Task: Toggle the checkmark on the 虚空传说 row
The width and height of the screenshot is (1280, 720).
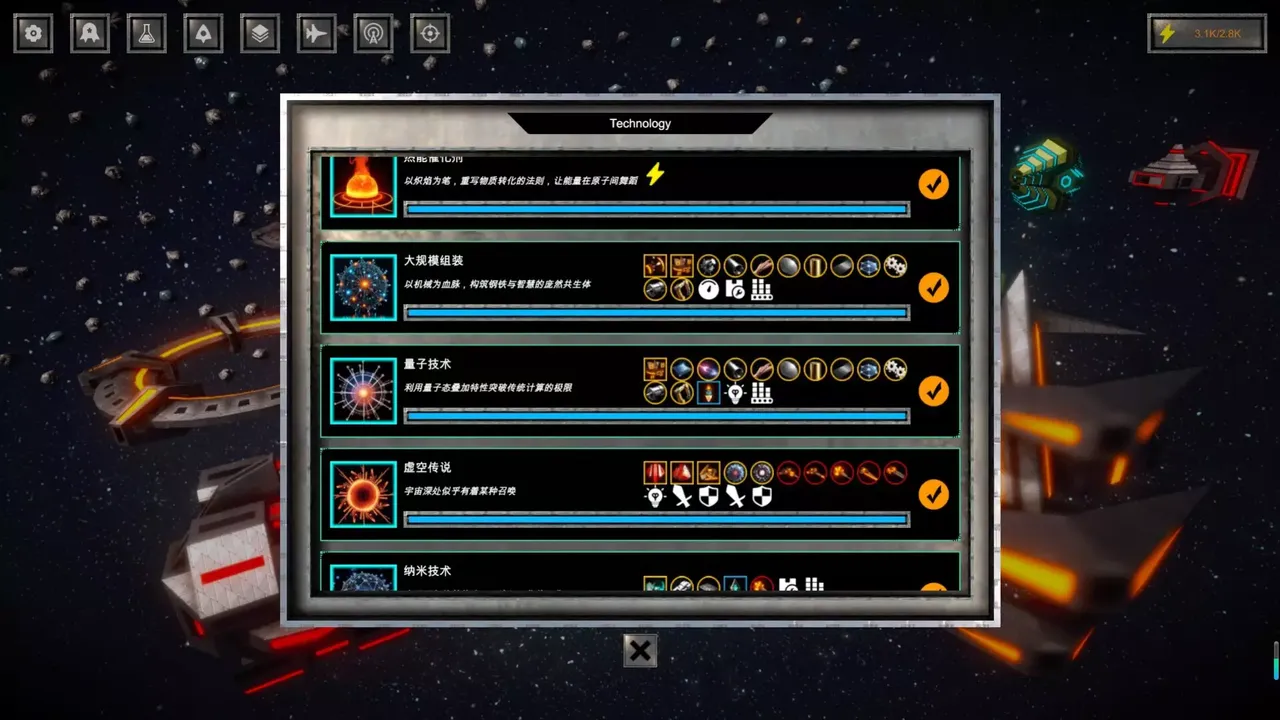Action: 932,494
